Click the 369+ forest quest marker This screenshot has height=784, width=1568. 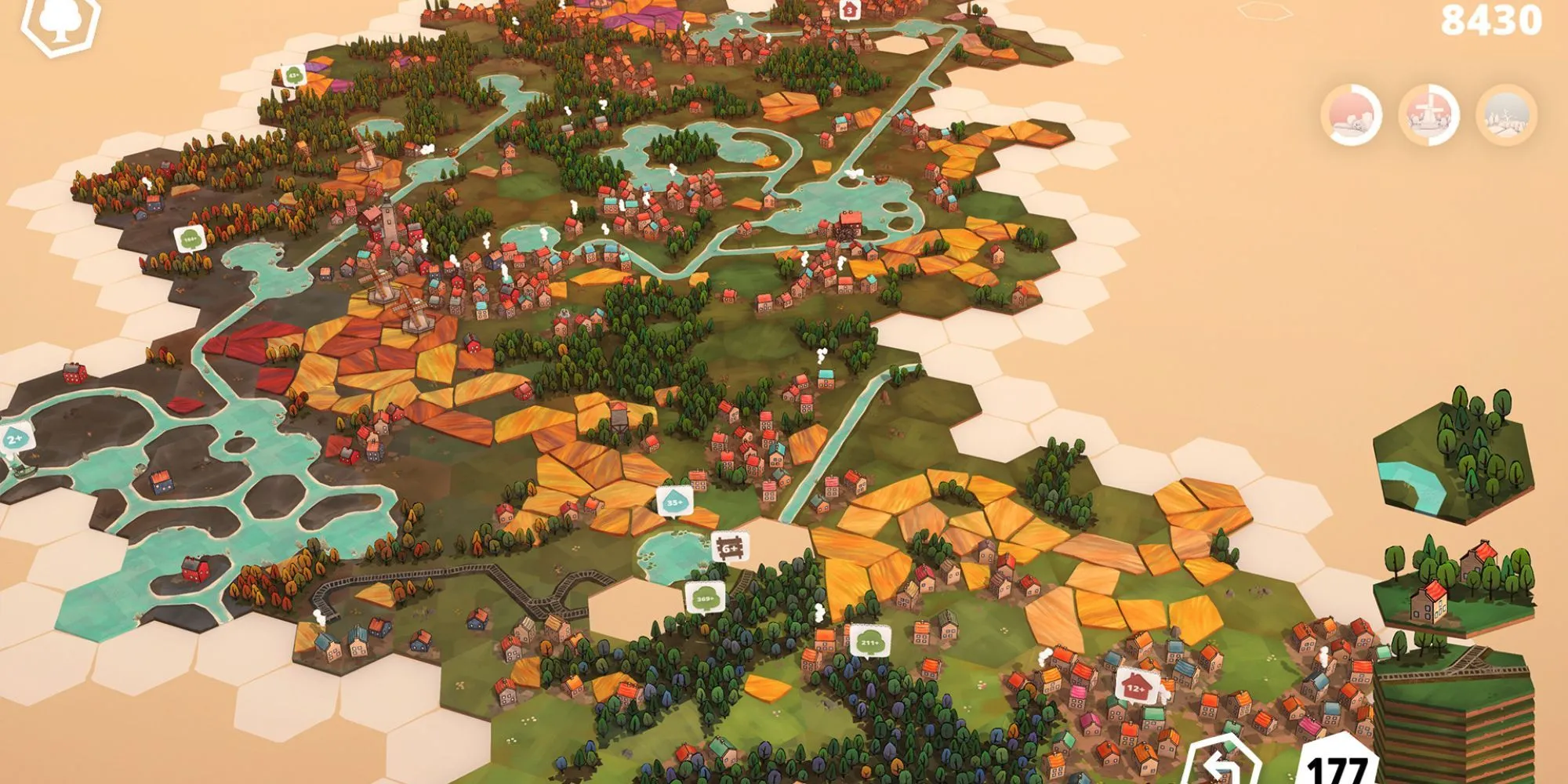704,597
